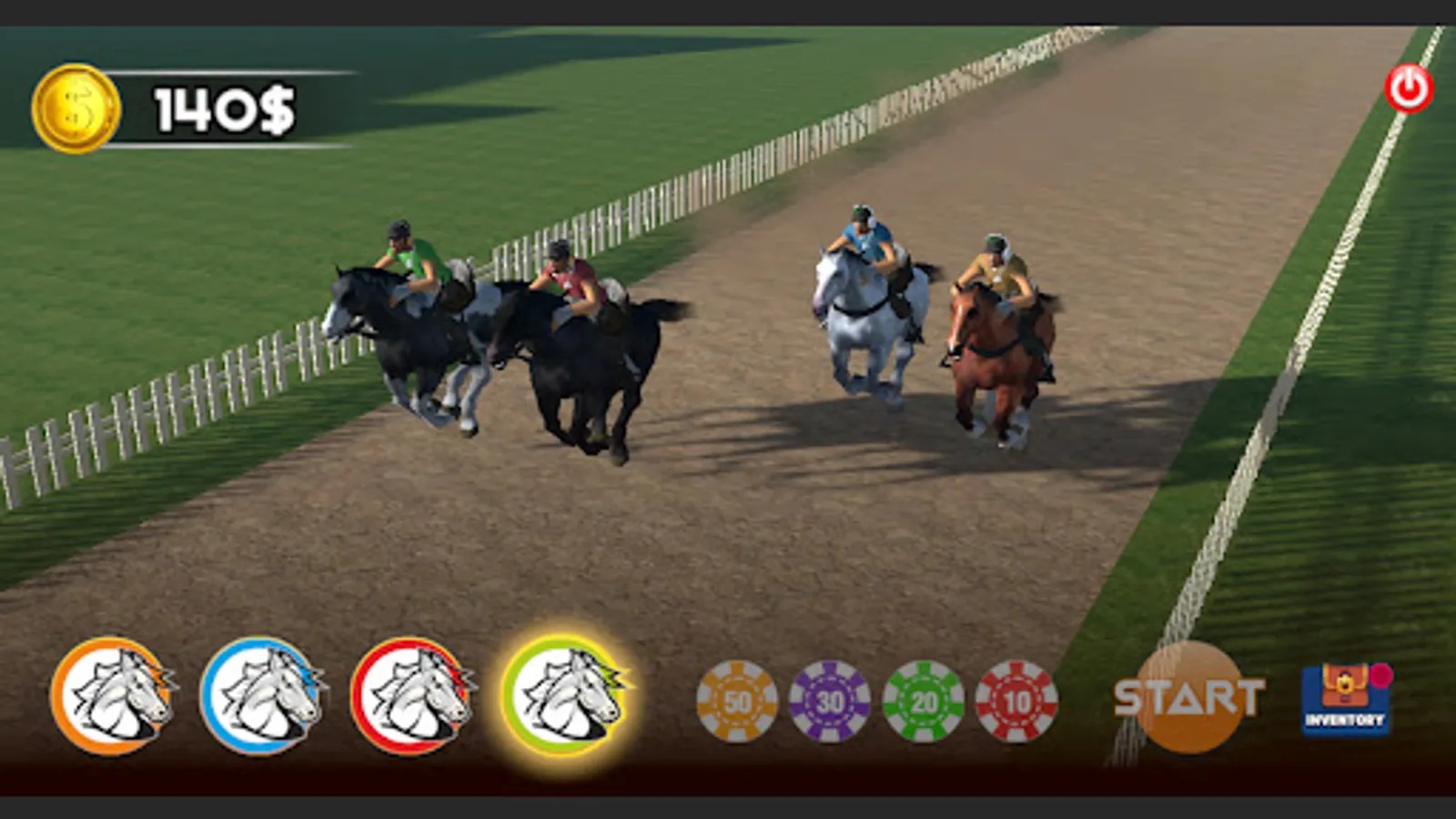This screenshot has height=819, width=1456.
Task: Click the gold 50 betting chip
Action: [x=736, y=701]
